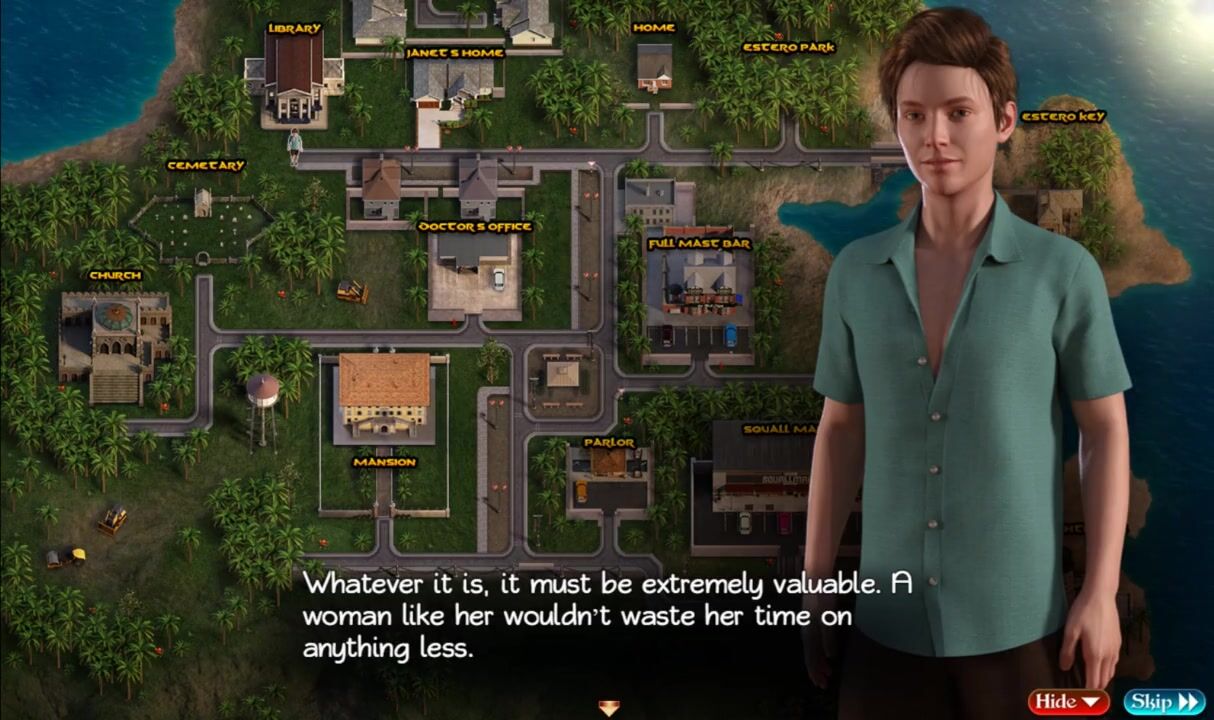Choose the Church location label
The height and width of the screenshot is (720, 1214).
tap(116, 275)
